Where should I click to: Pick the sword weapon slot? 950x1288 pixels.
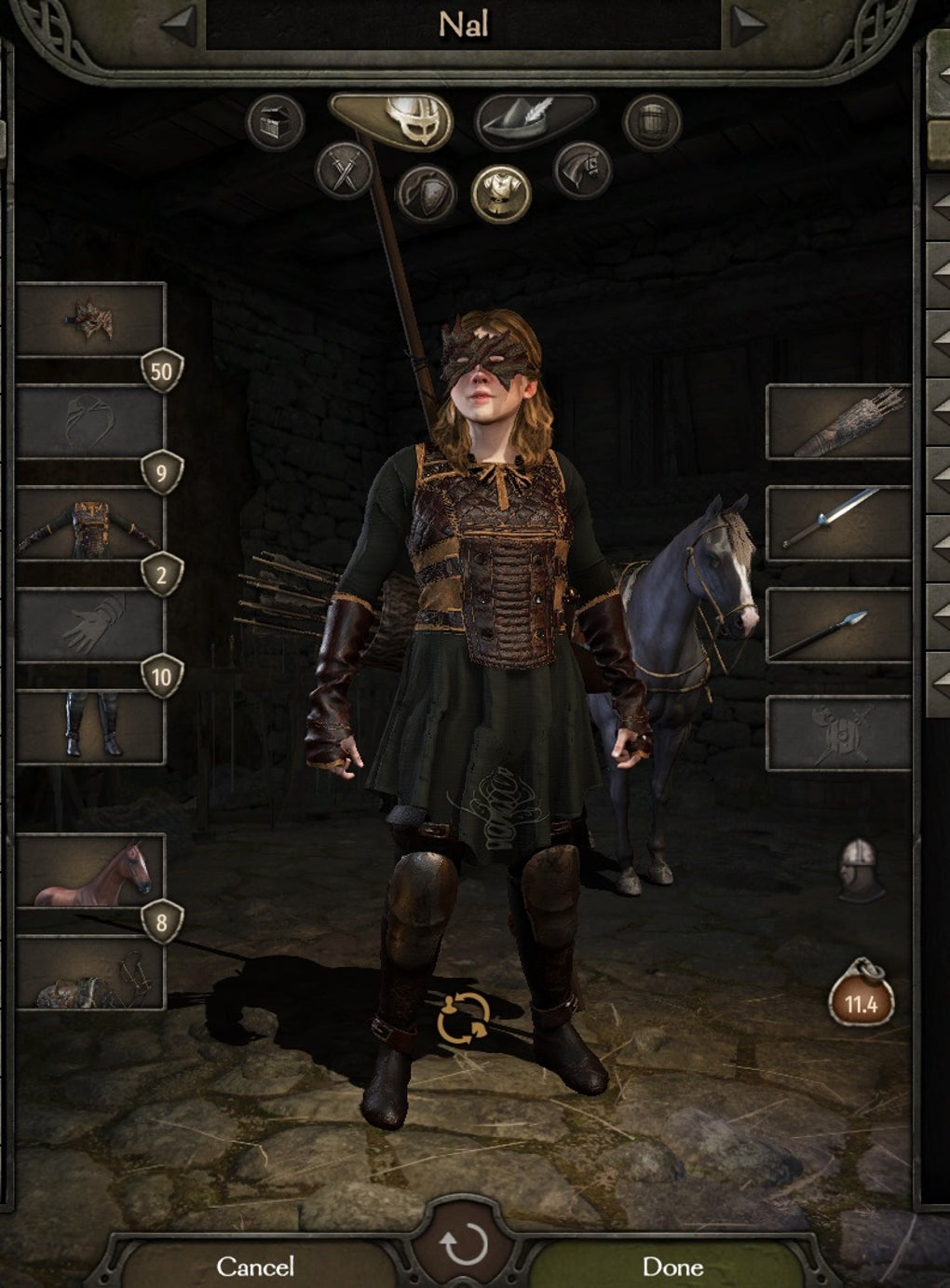pyautogui.click(x=837, y=523)
